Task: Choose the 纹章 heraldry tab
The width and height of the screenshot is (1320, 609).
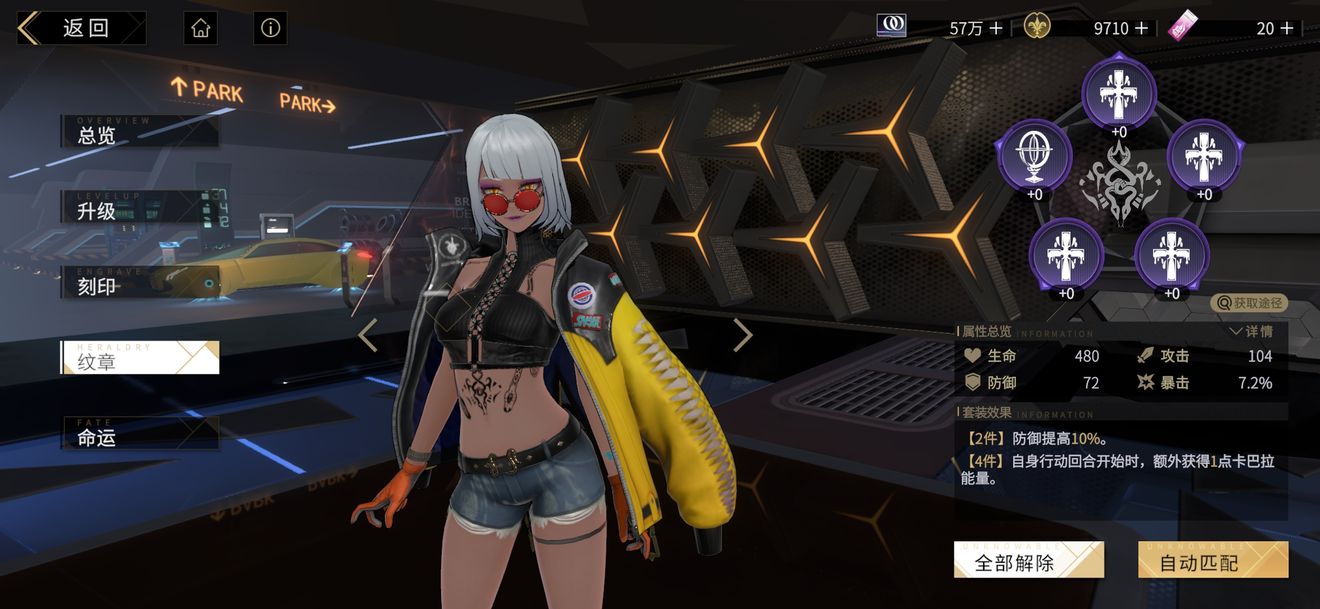Action: pos(140,360)
